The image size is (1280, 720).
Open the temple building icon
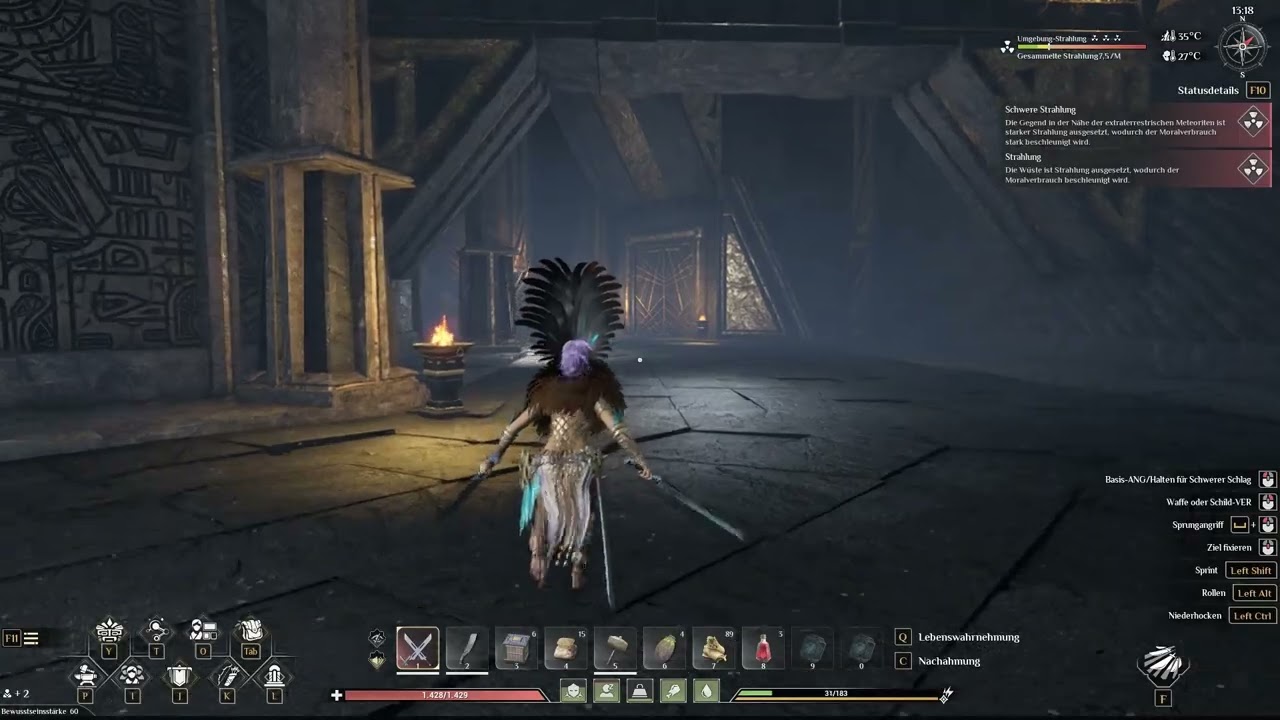tap(274, 675)
